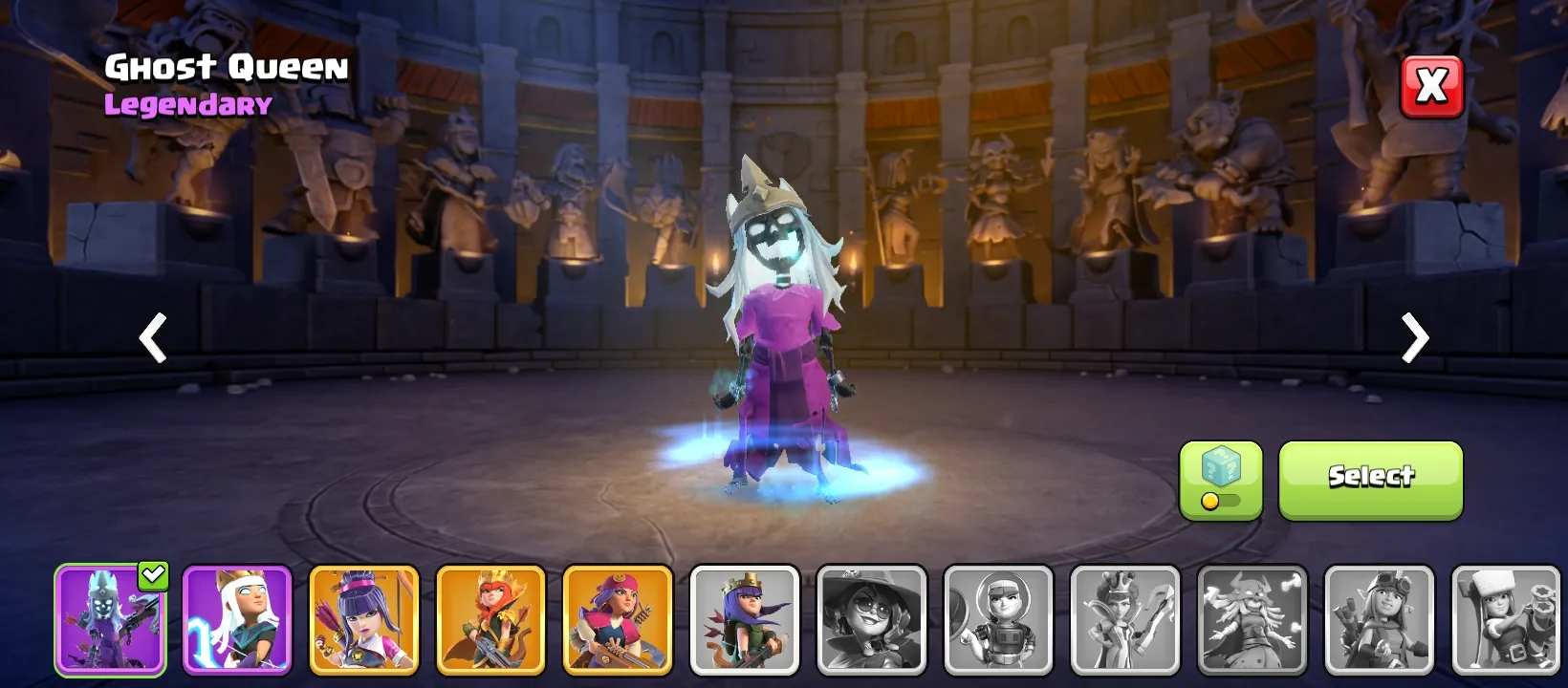The image size is (1568, 688).
Task: Select the default Archer Queen skin icon
Action: 744,621
